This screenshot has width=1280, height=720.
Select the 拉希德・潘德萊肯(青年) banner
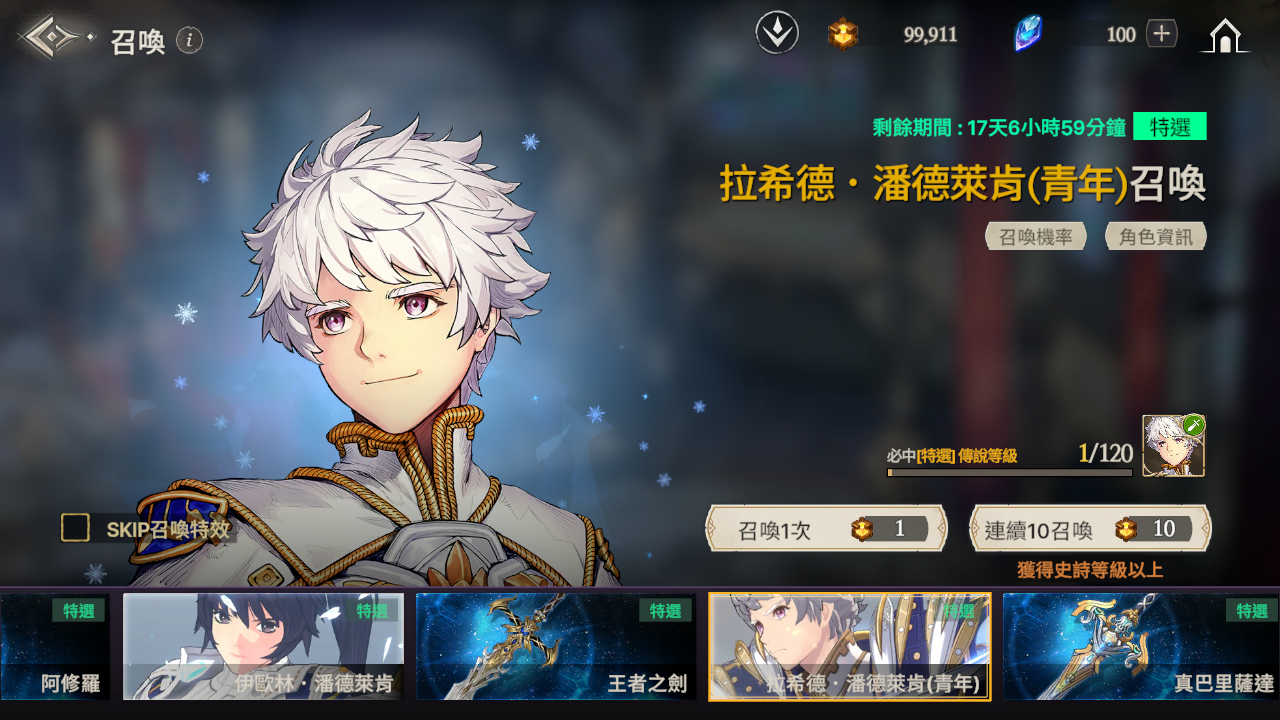tap(850, 646)
